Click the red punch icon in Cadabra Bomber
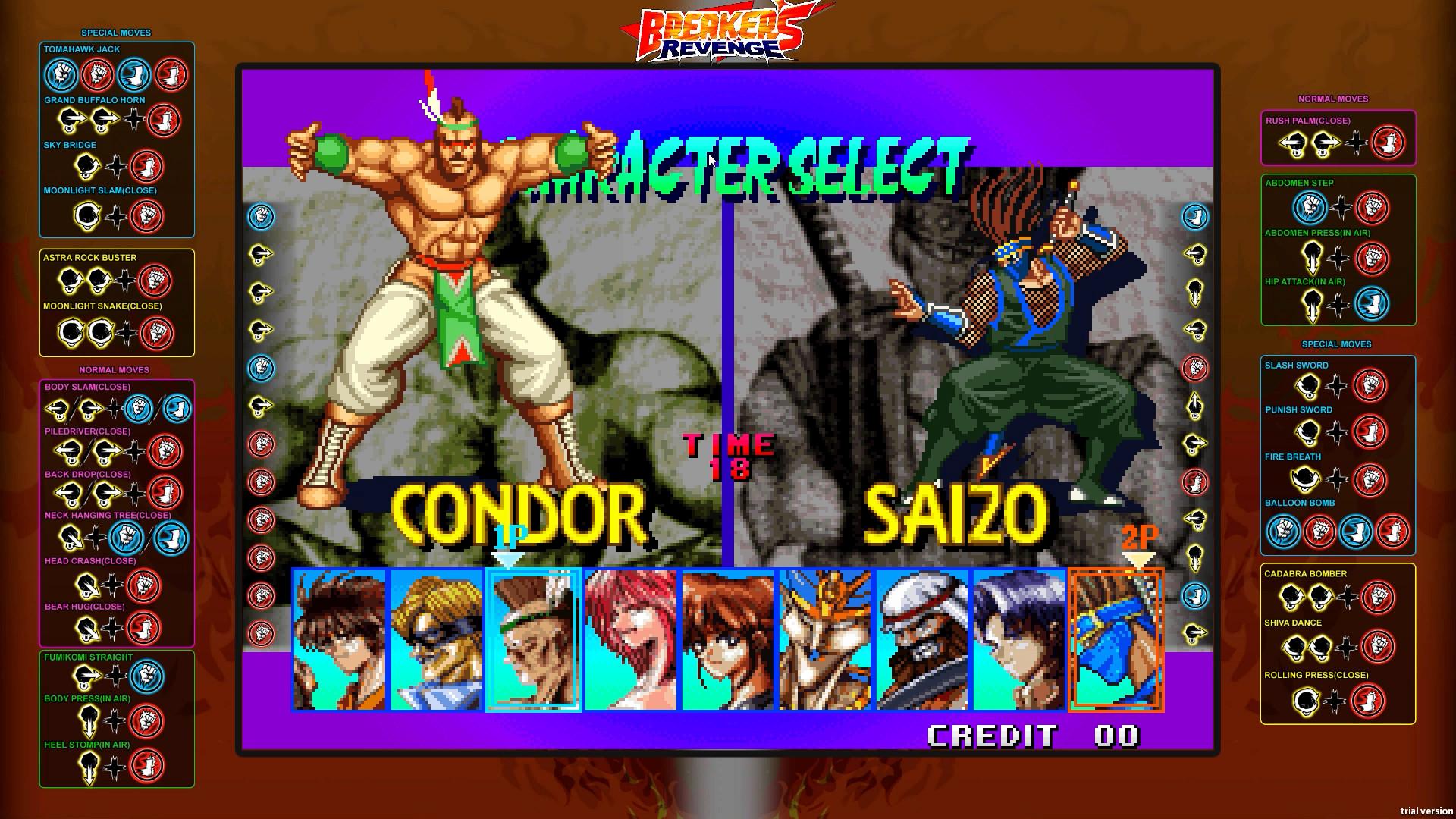 tap(1379, 597)
